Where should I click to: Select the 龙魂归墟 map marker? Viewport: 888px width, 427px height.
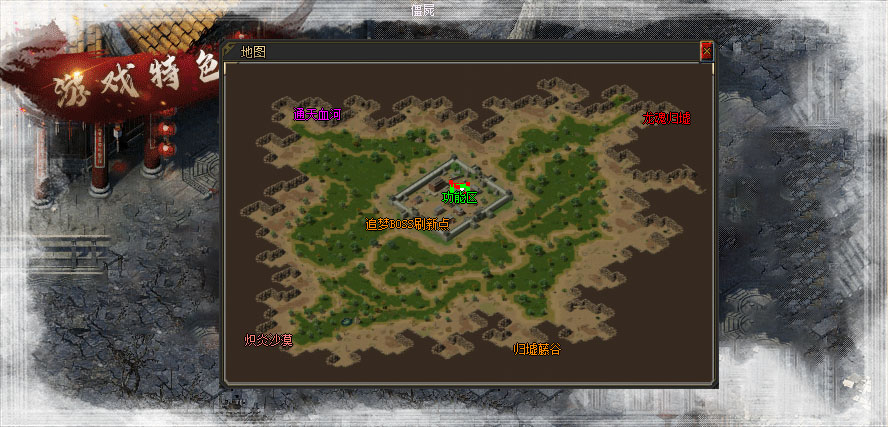666,117
